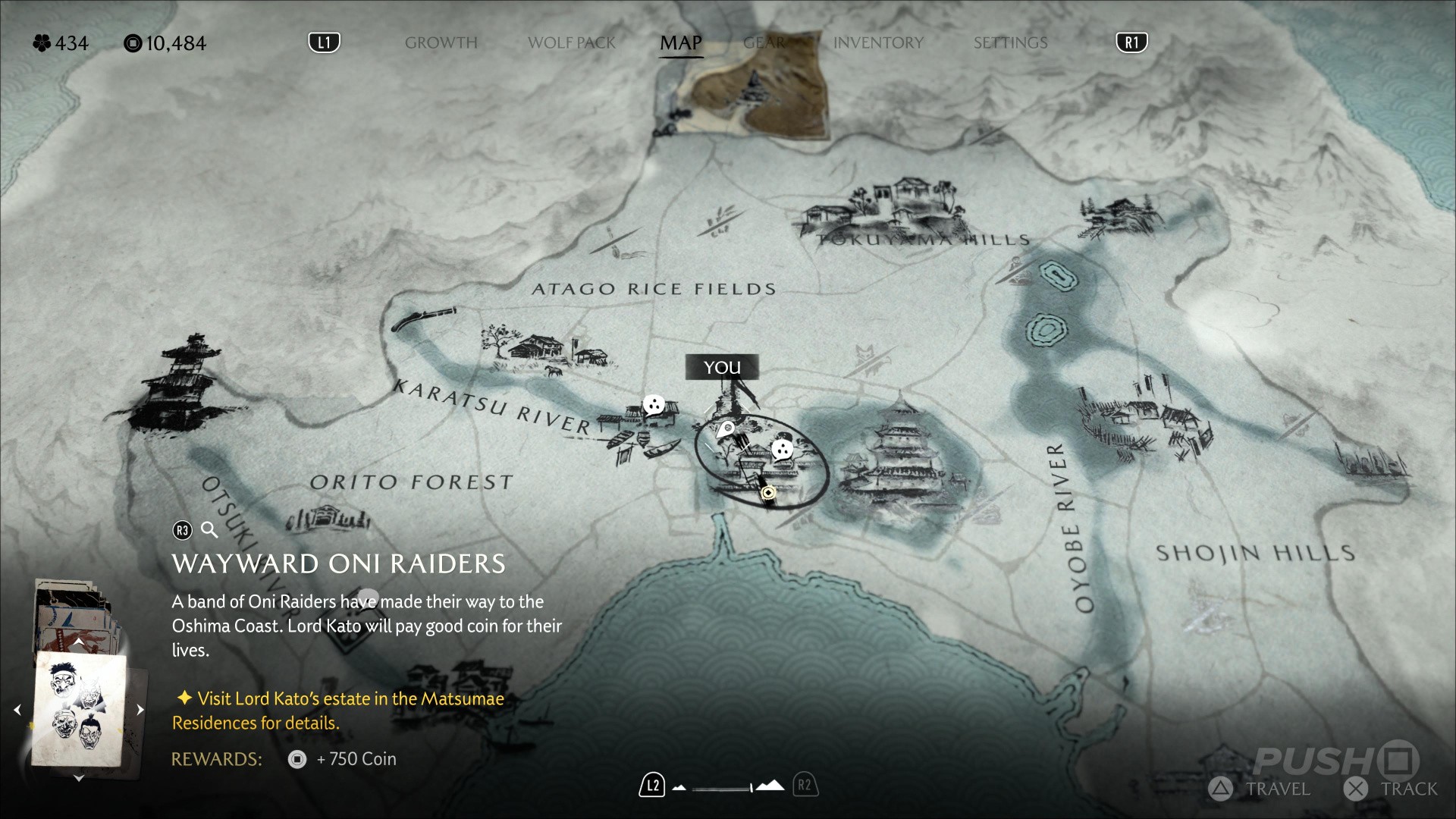Cycle to the previous card with left arrow
The image size is (1456, 819).
(x=17, y=710)
